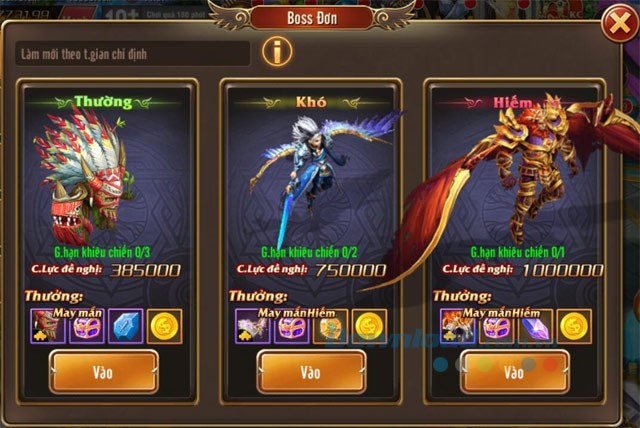The width and height of the screenshot is (640, 428).
Task: Inspect the hero fragment reward under Thường
Action: [45, 326]
